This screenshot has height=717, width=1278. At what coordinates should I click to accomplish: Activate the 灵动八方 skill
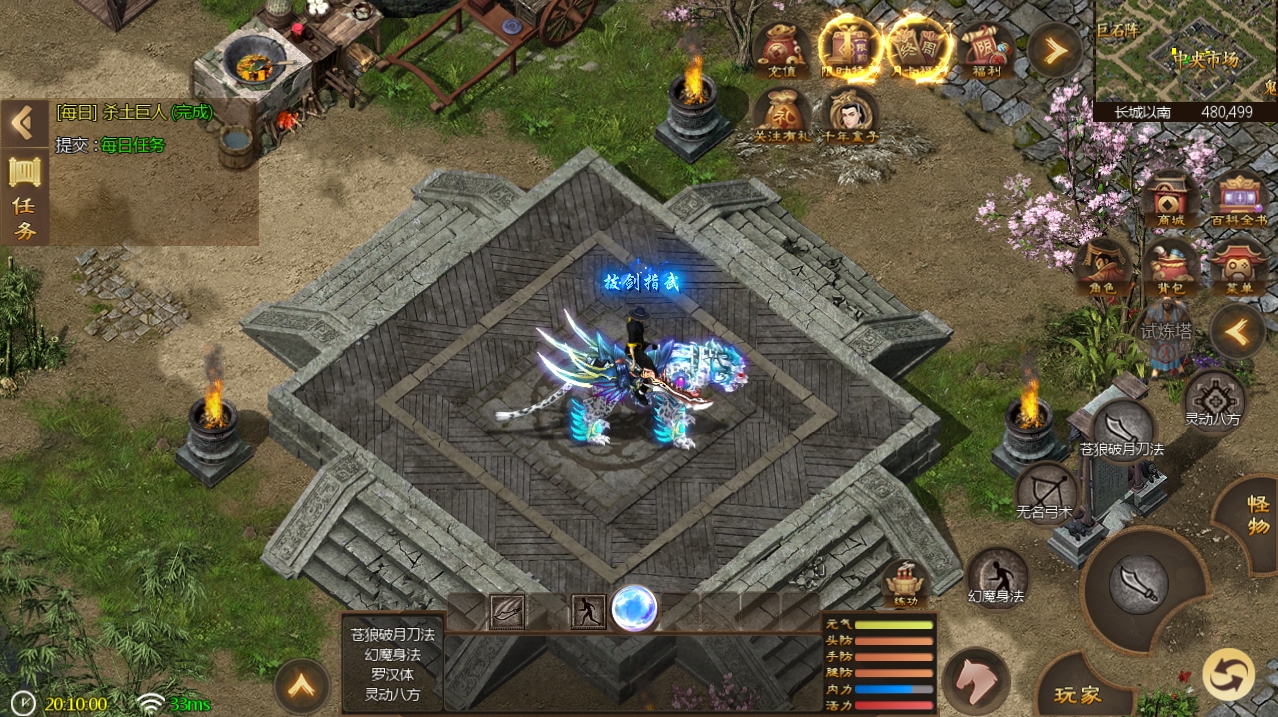point(1214,398)
